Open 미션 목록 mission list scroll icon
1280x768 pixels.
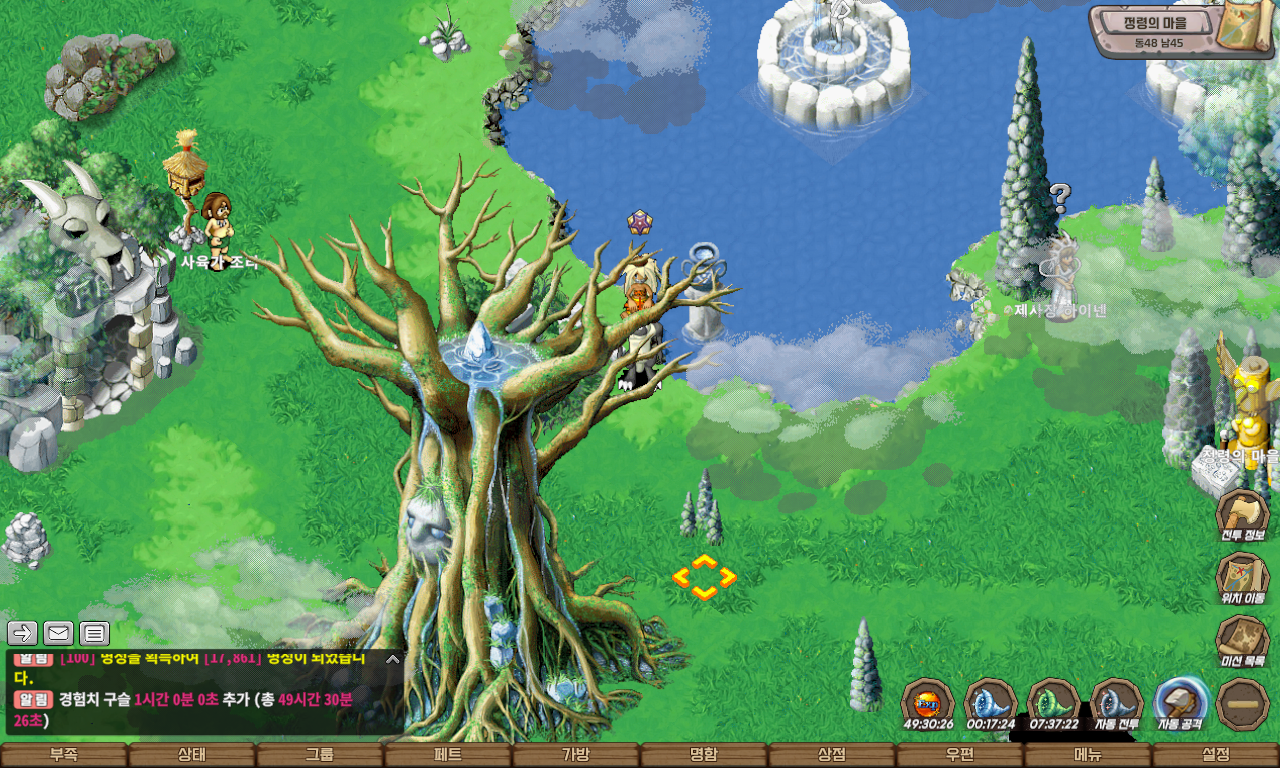(1242, 640)
